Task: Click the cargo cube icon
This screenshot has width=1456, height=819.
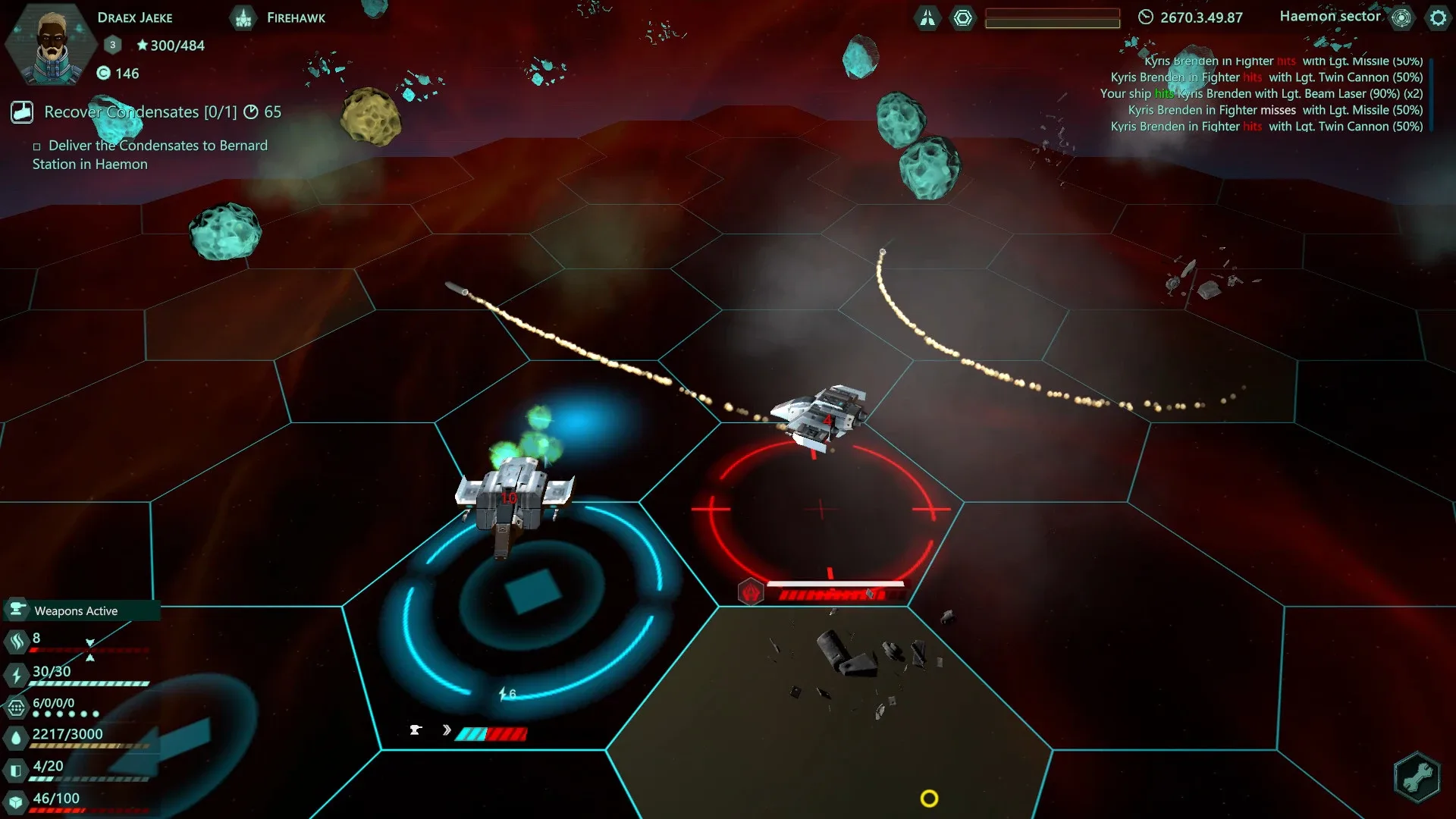Action: [x=17, y=802]
